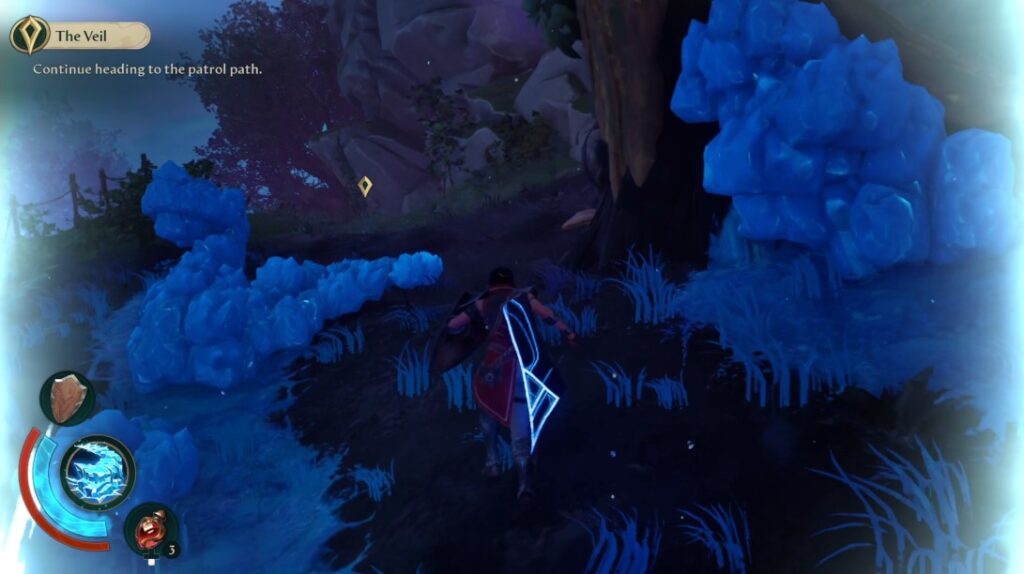
Task: Select the stone shield item icon
Action: point(68,398)
